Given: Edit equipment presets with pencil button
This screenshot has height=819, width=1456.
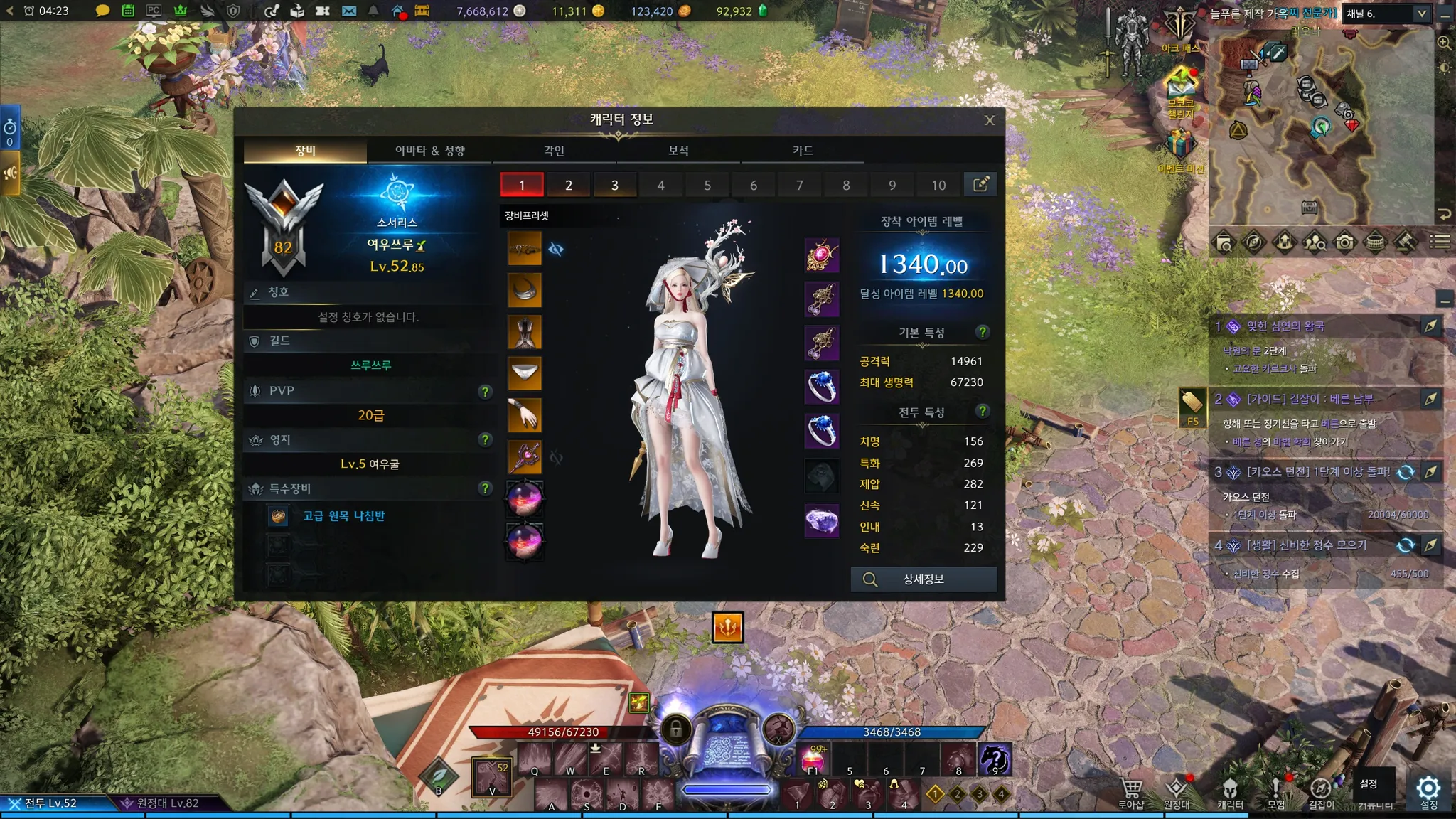Looking at the screenshot, I should pyautogui.click(x=980, y=185).
